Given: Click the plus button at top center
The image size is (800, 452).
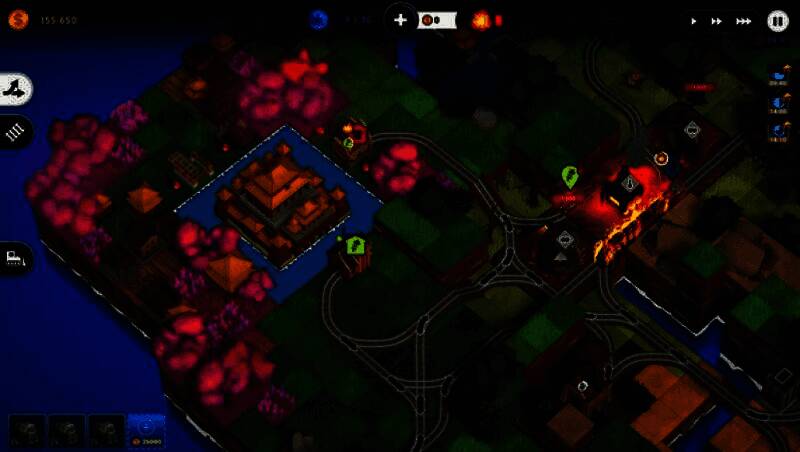Looking at the screenshot, I should [400, 20].
